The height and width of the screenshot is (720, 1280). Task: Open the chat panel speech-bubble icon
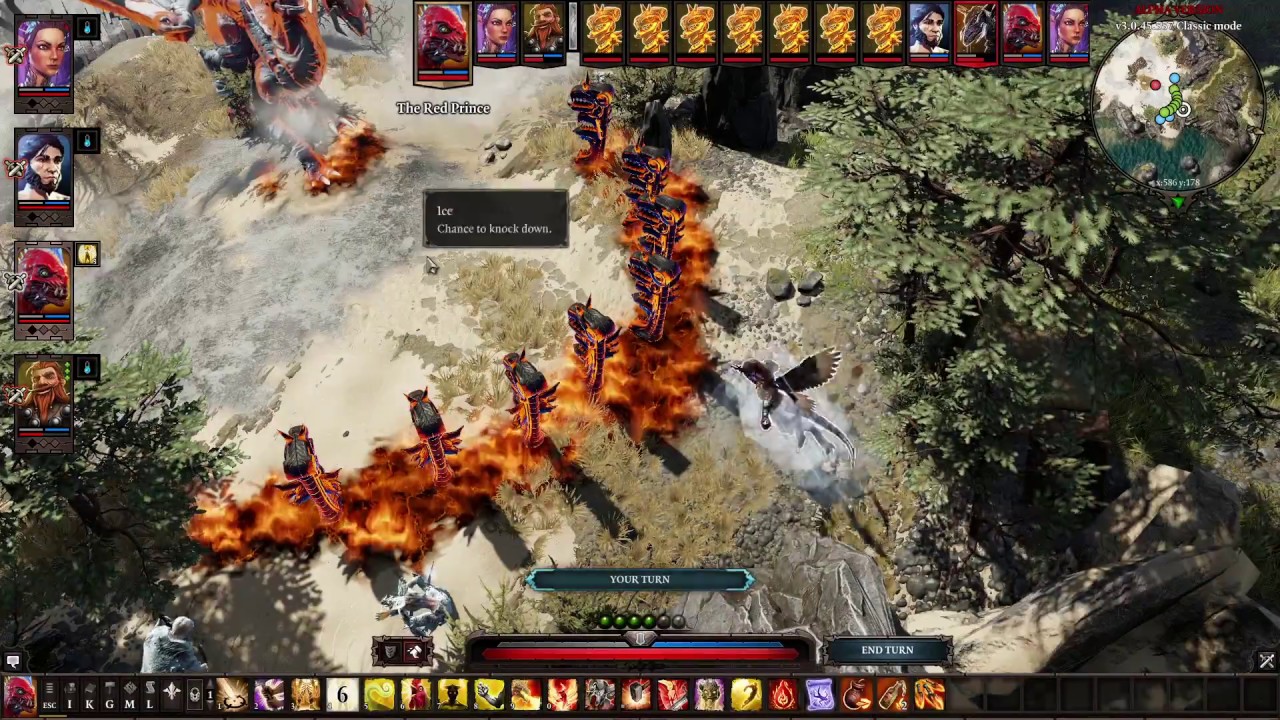[x=12, y=661]
